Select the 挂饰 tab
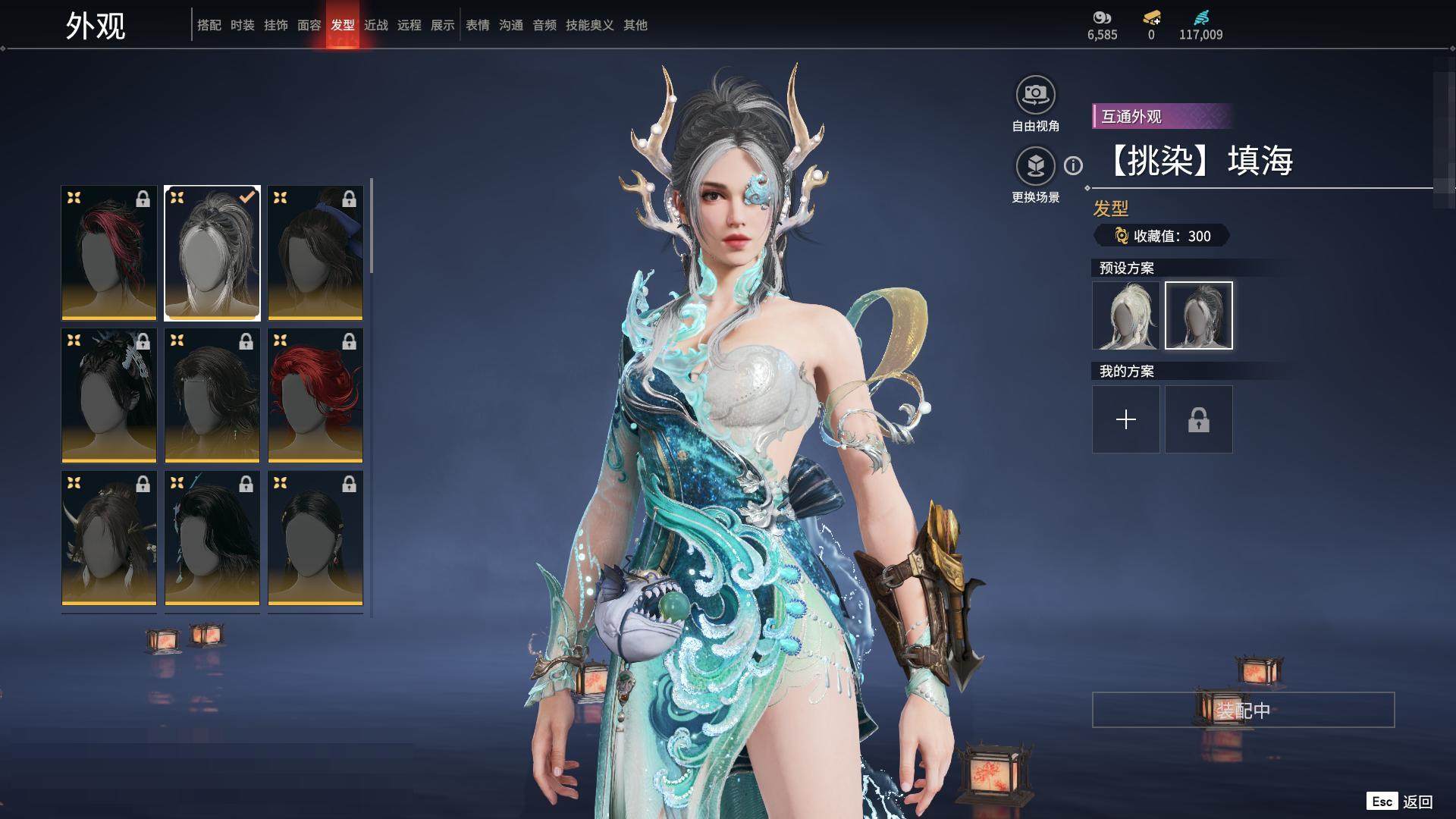 point(275,25)
